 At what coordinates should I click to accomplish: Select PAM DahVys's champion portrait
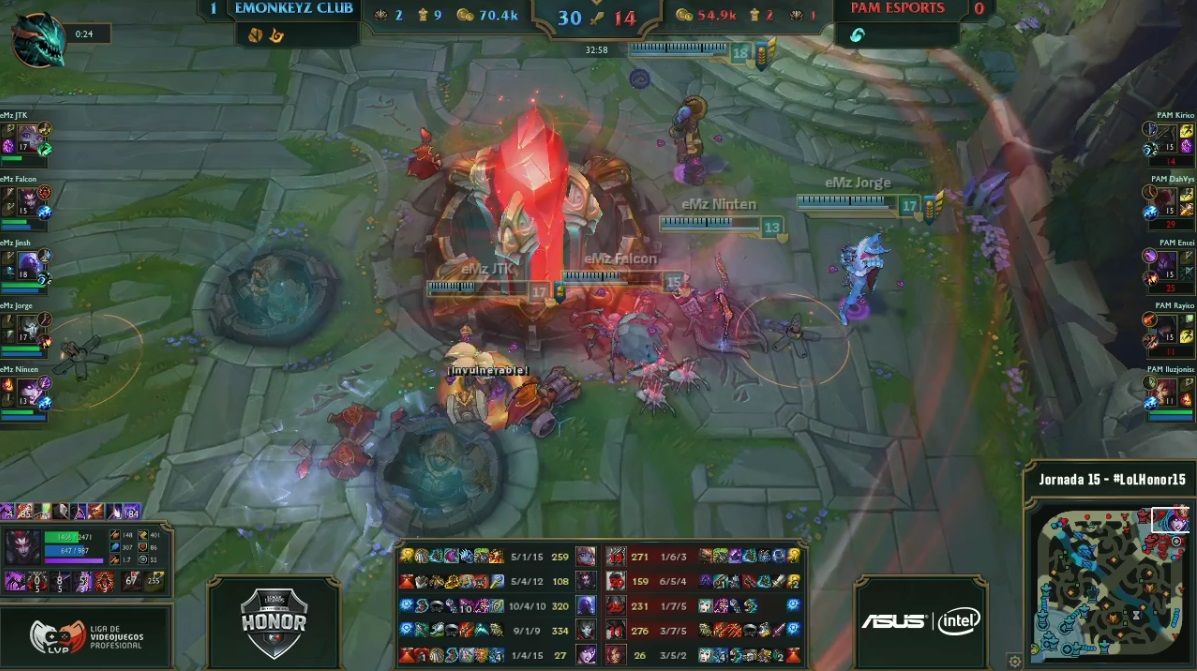point(1167,200)
